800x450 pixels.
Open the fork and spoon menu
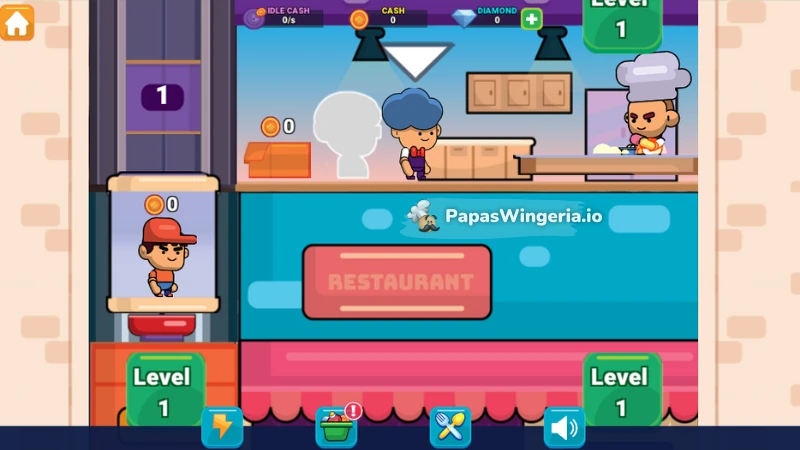[450, 427]
